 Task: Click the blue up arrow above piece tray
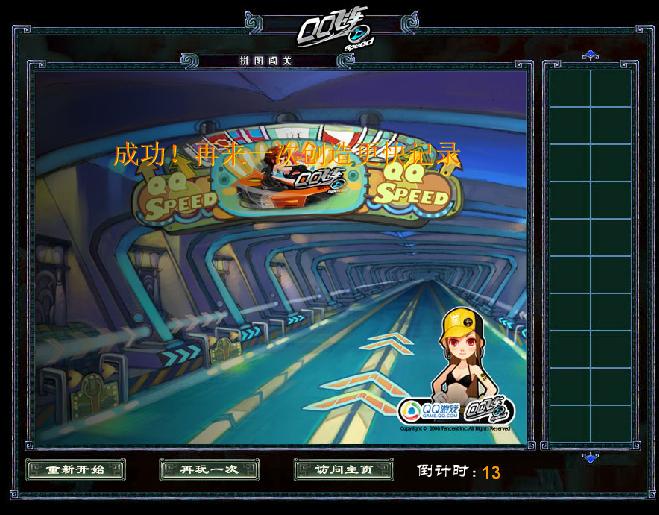589,55
